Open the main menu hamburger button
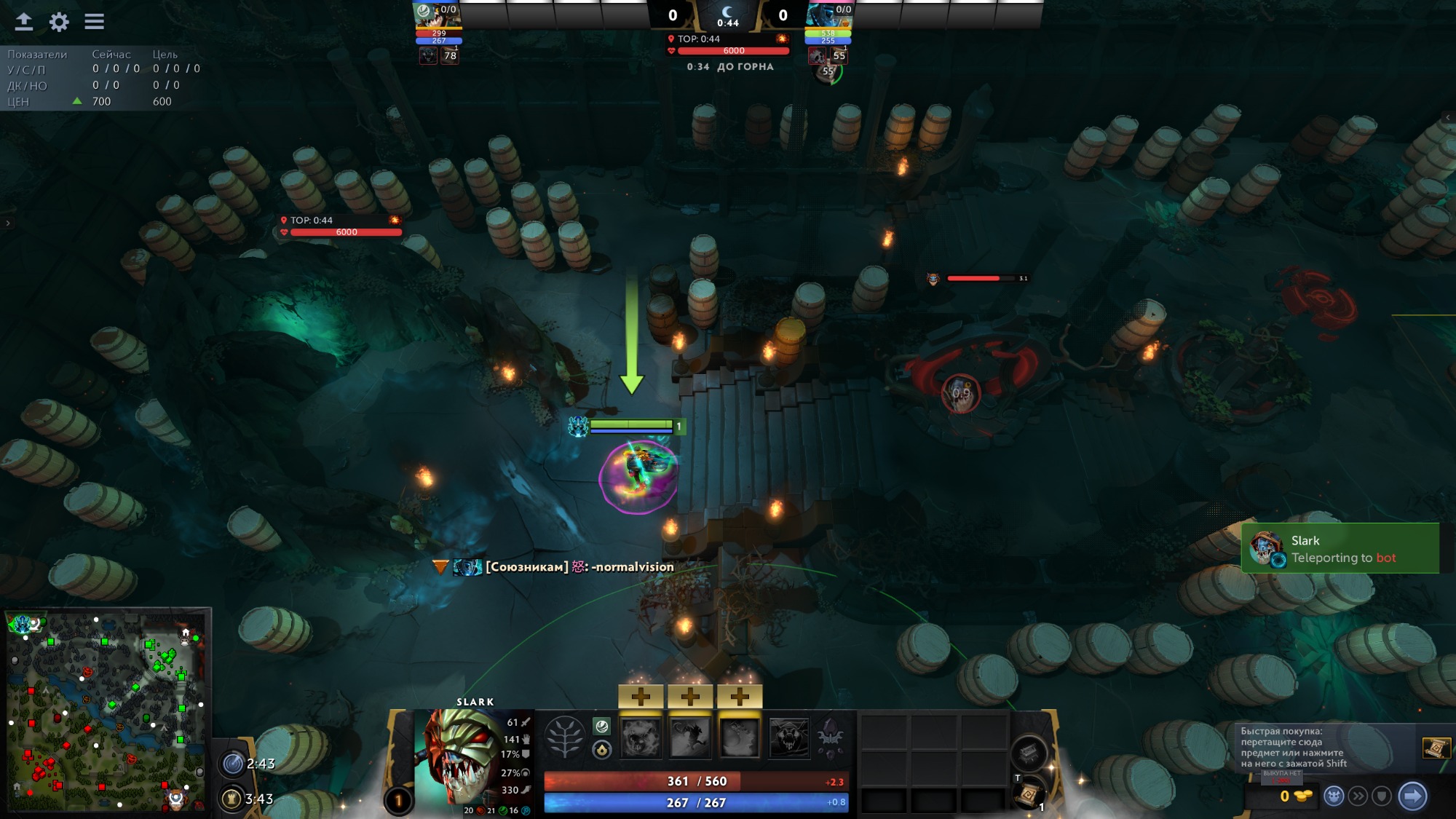 tap(94, 22)
